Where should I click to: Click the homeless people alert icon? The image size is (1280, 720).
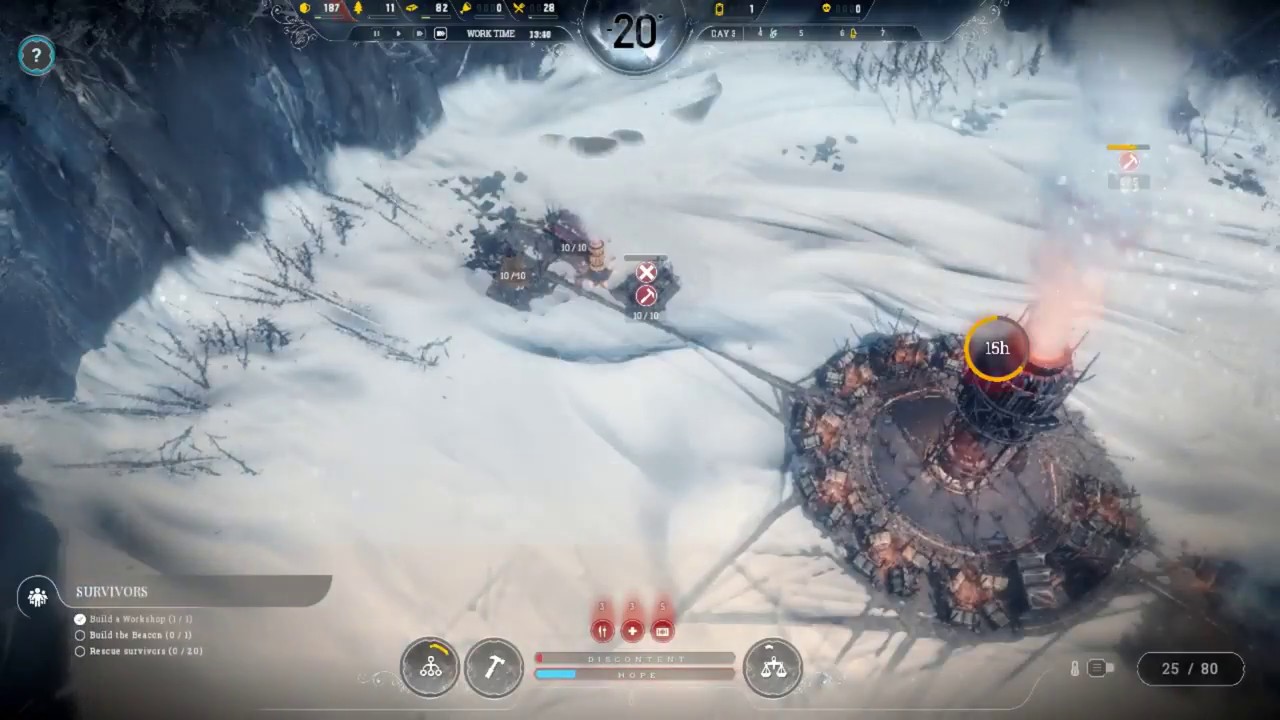coord(662,630)
